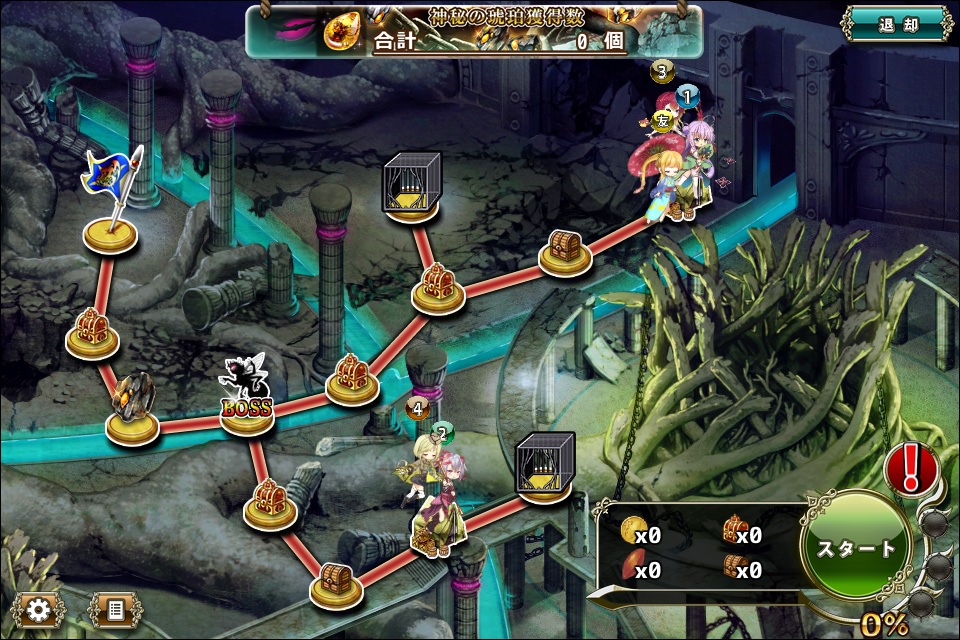
Task: Click the 退却 retreat button
Action: tap(896, 26)
